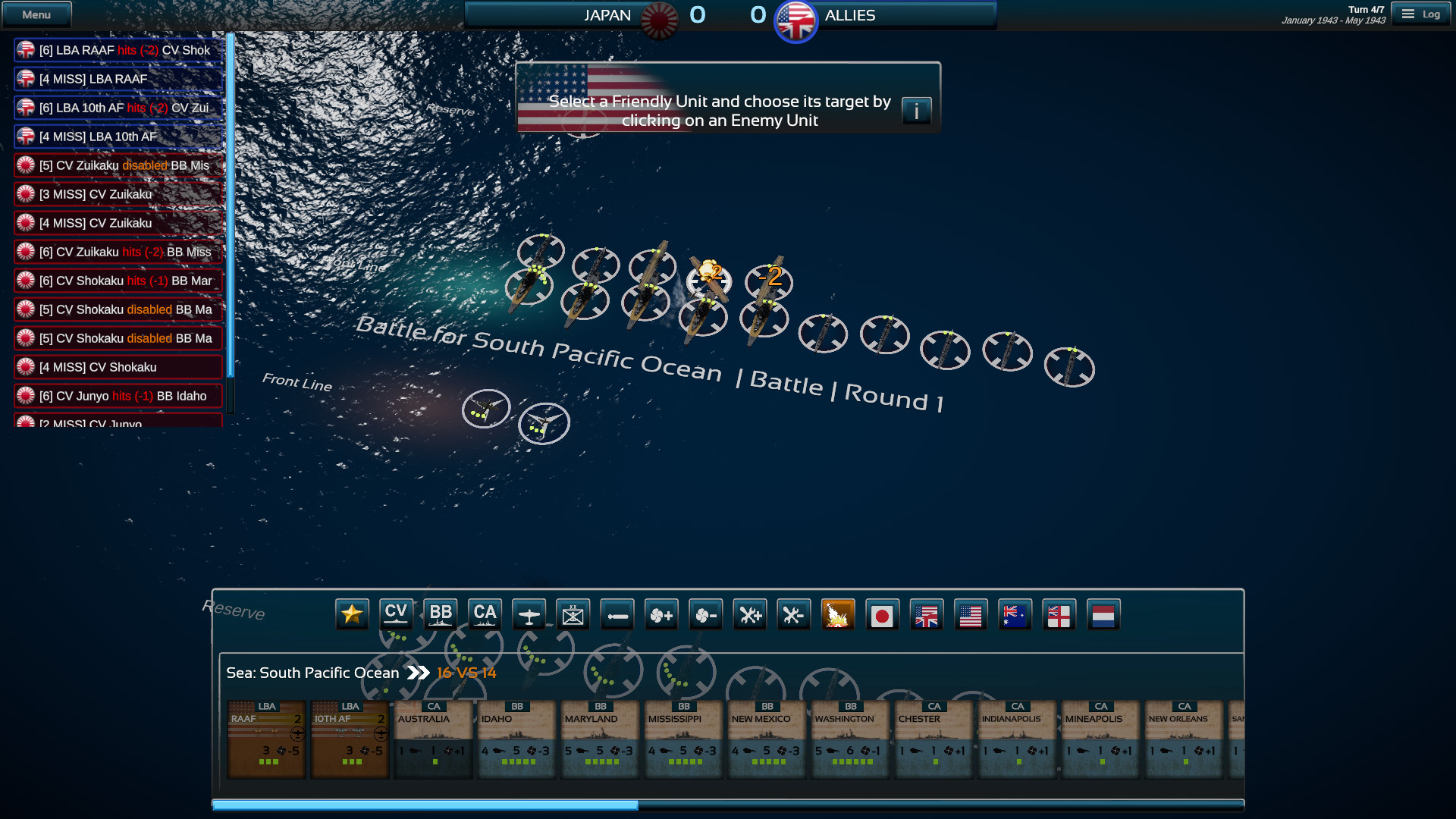Screen dimensions: 1456x819
Task: Filter units by BB battleships
Action: pos(441,614)
